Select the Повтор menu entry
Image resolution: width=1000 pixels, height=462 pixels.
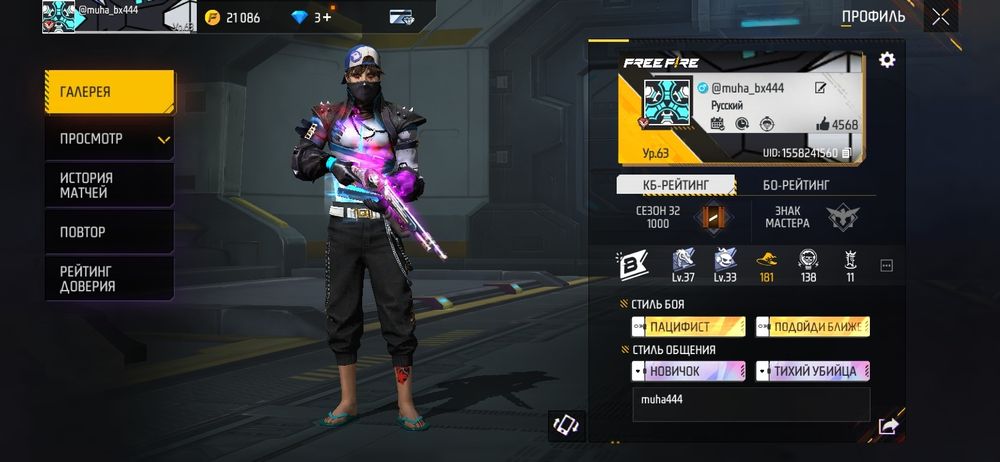[109, 232]
